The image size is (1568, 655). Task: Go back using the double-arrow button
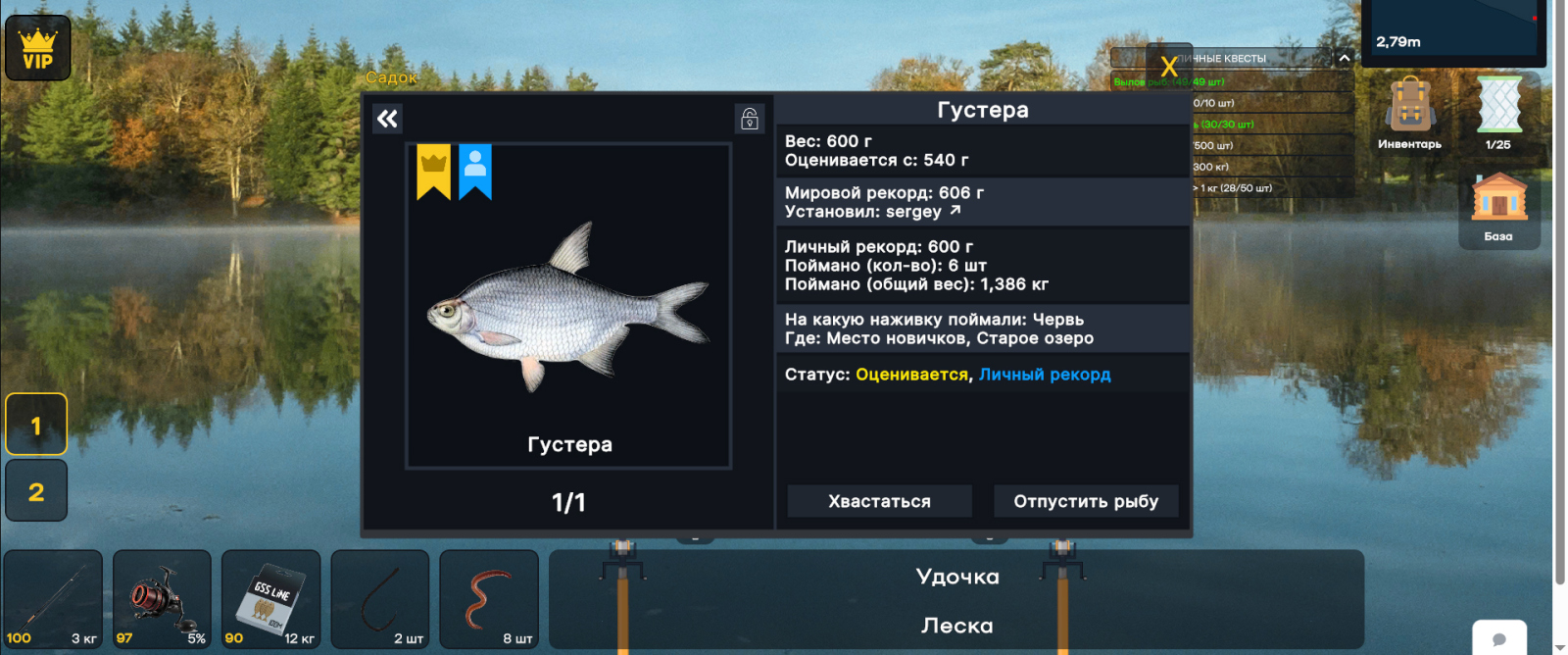click(388, 119)
